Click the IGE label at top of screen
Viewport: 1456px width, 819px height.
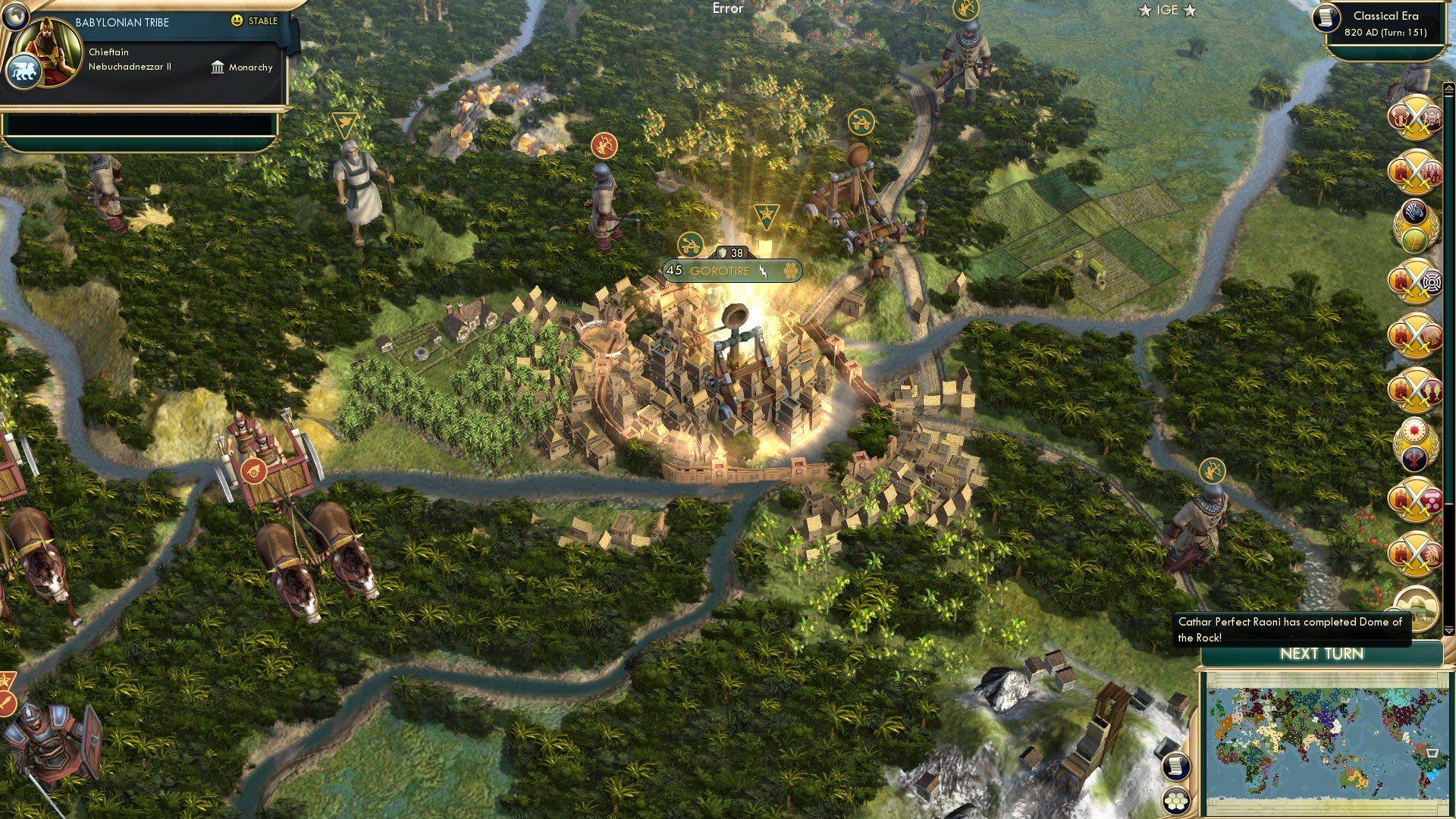click(x=1168, y=11)
